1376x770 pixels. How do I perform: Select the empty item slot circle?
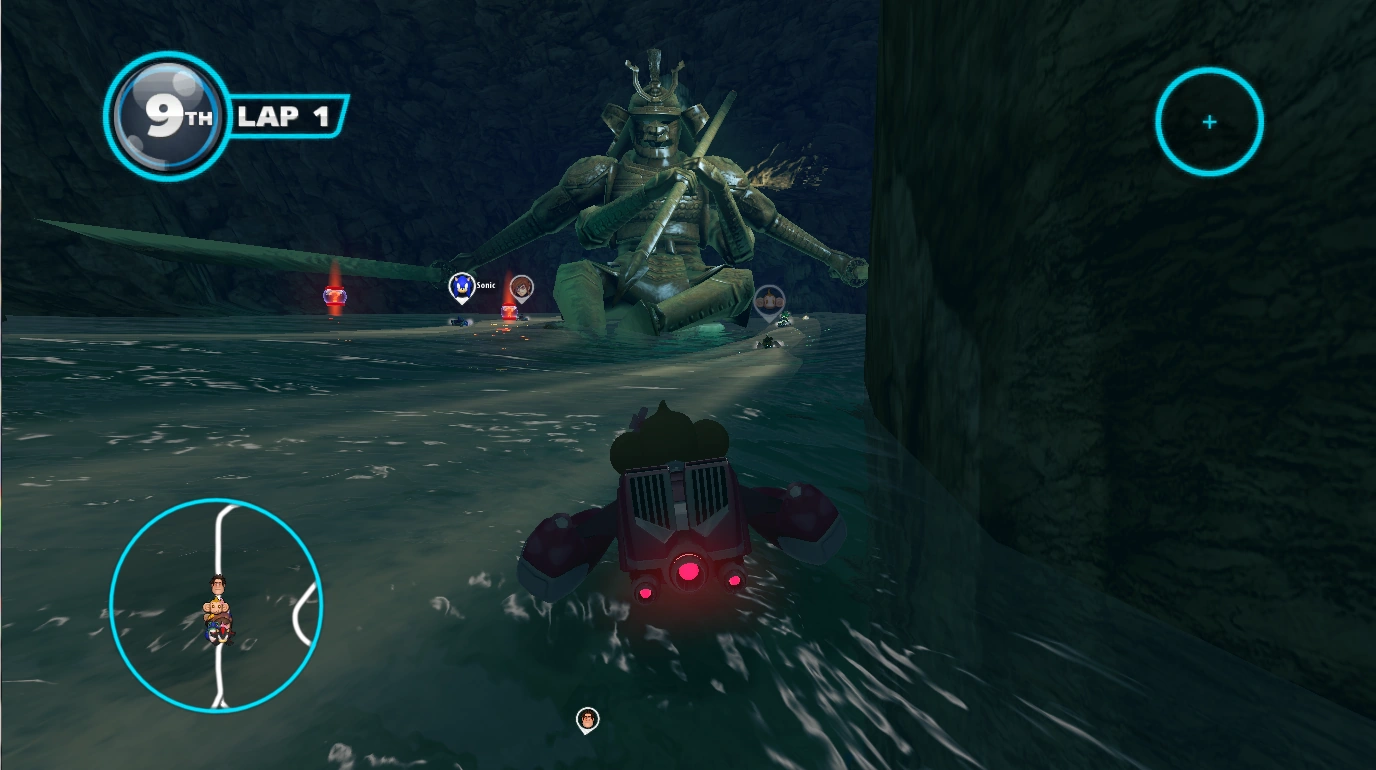[x=1209, y=122]
